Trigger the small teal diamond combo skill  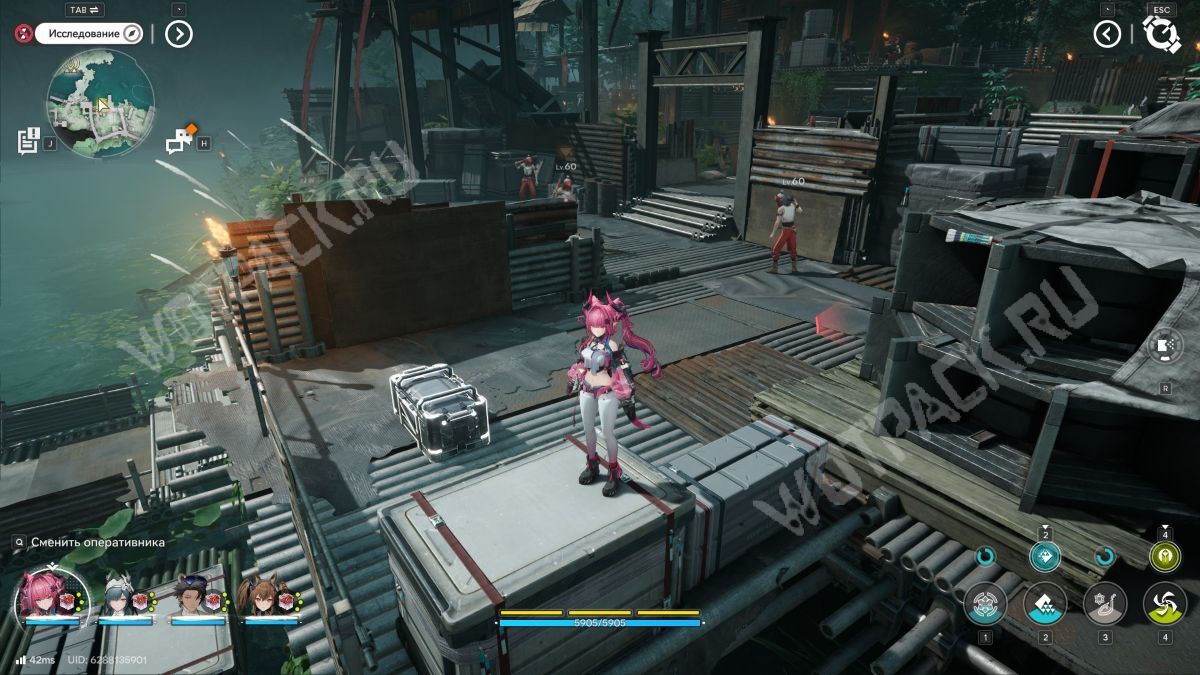coord(1045,558)
